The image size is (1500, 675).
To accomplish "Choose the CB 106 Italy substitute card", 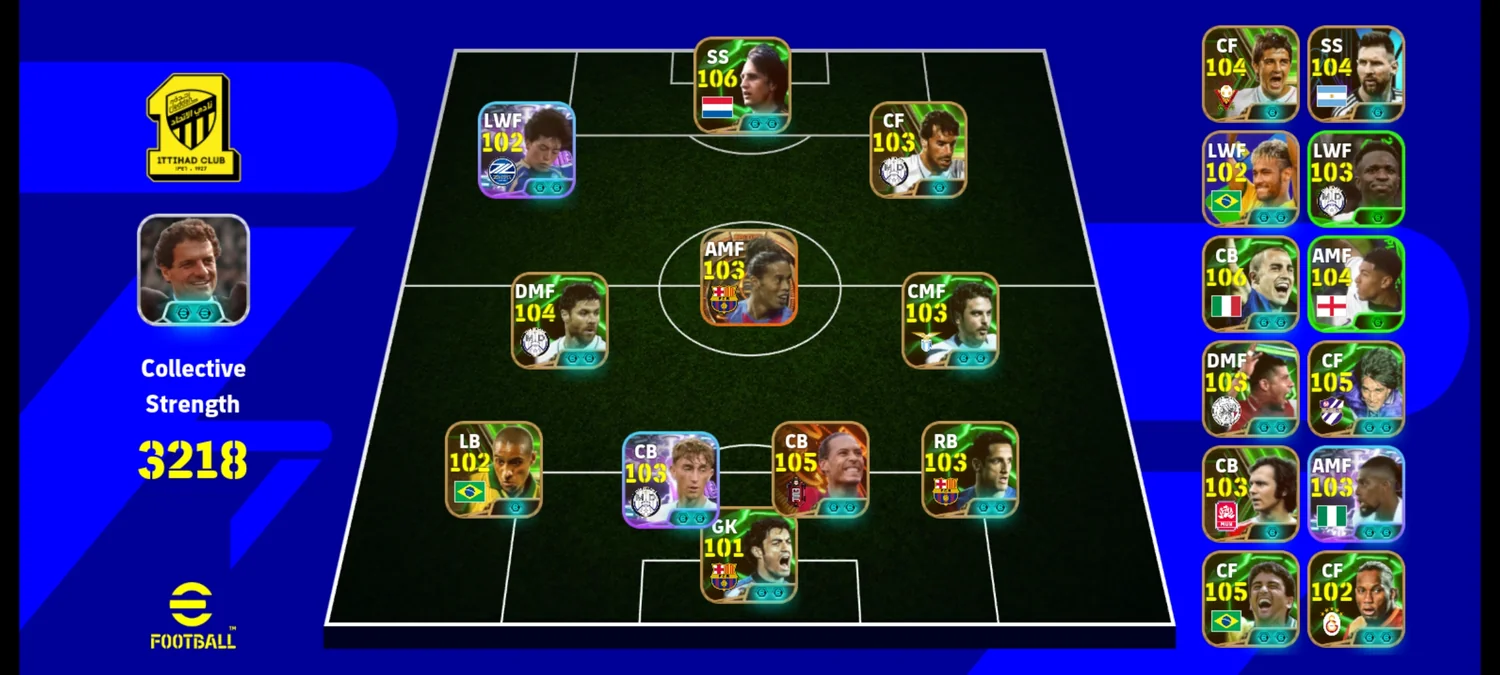I will pos(1251,284).
